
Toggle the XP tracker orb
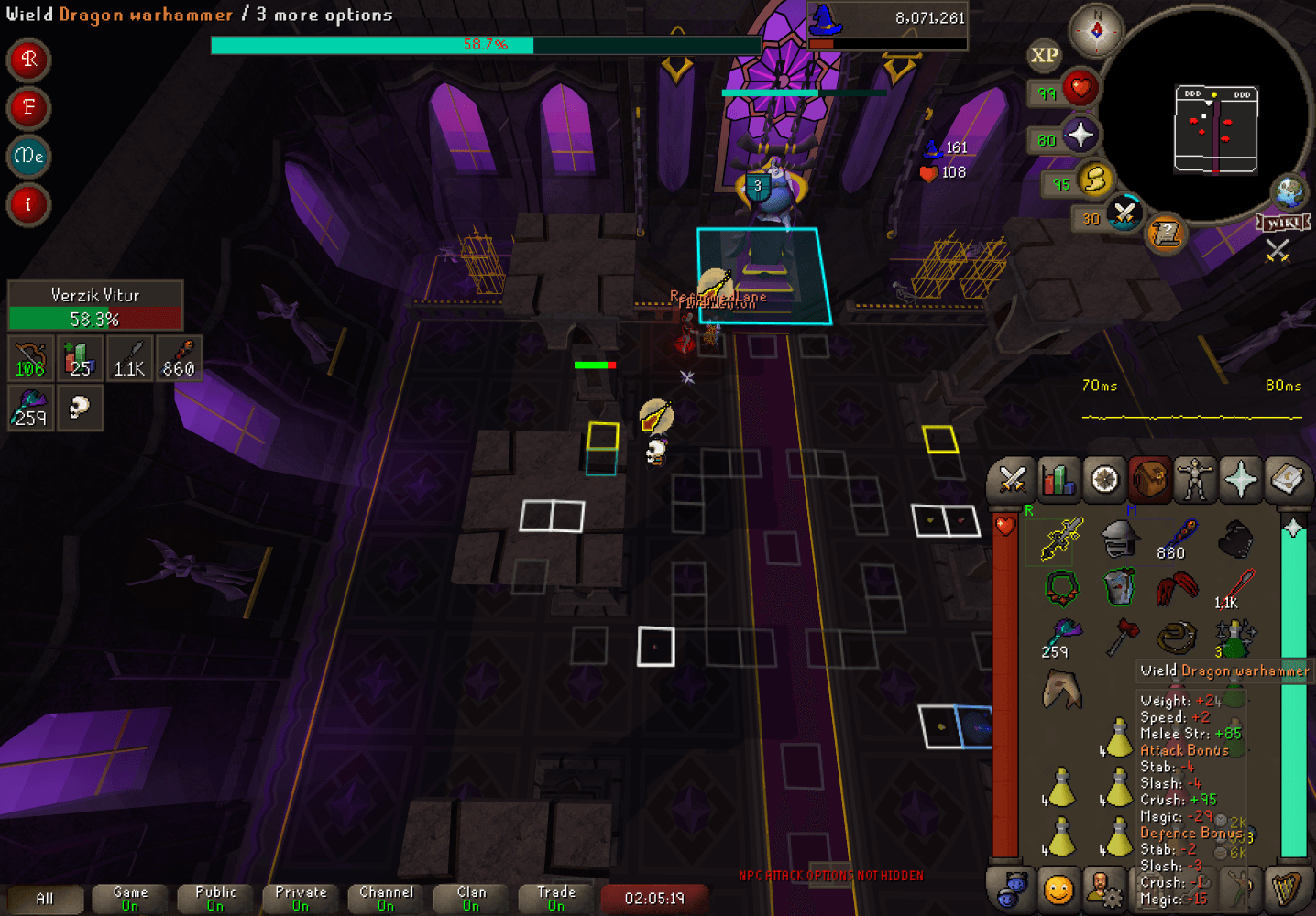[1043, 57]
